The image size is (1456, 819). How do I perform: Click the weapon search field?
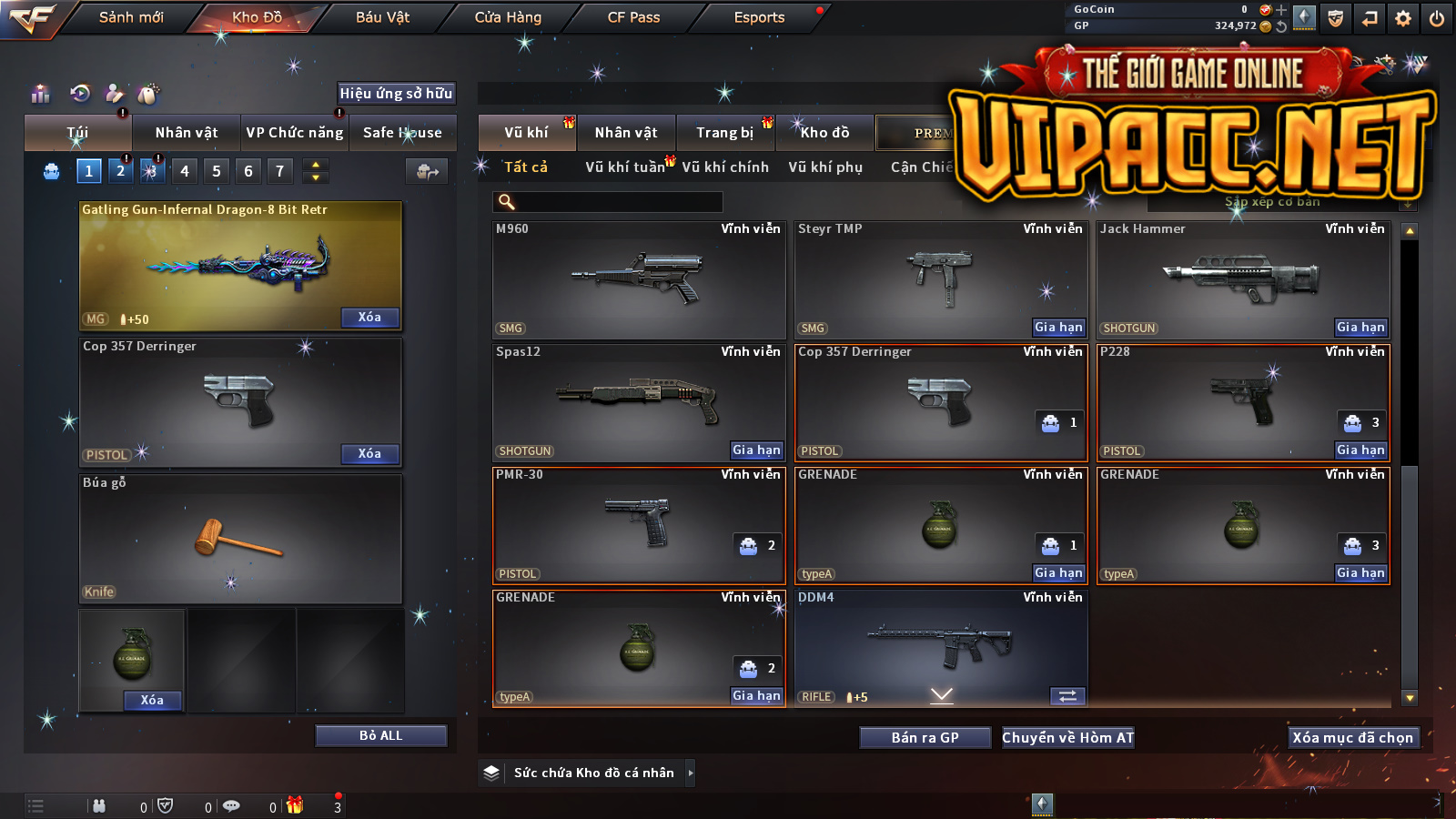(x=608, y=202)
